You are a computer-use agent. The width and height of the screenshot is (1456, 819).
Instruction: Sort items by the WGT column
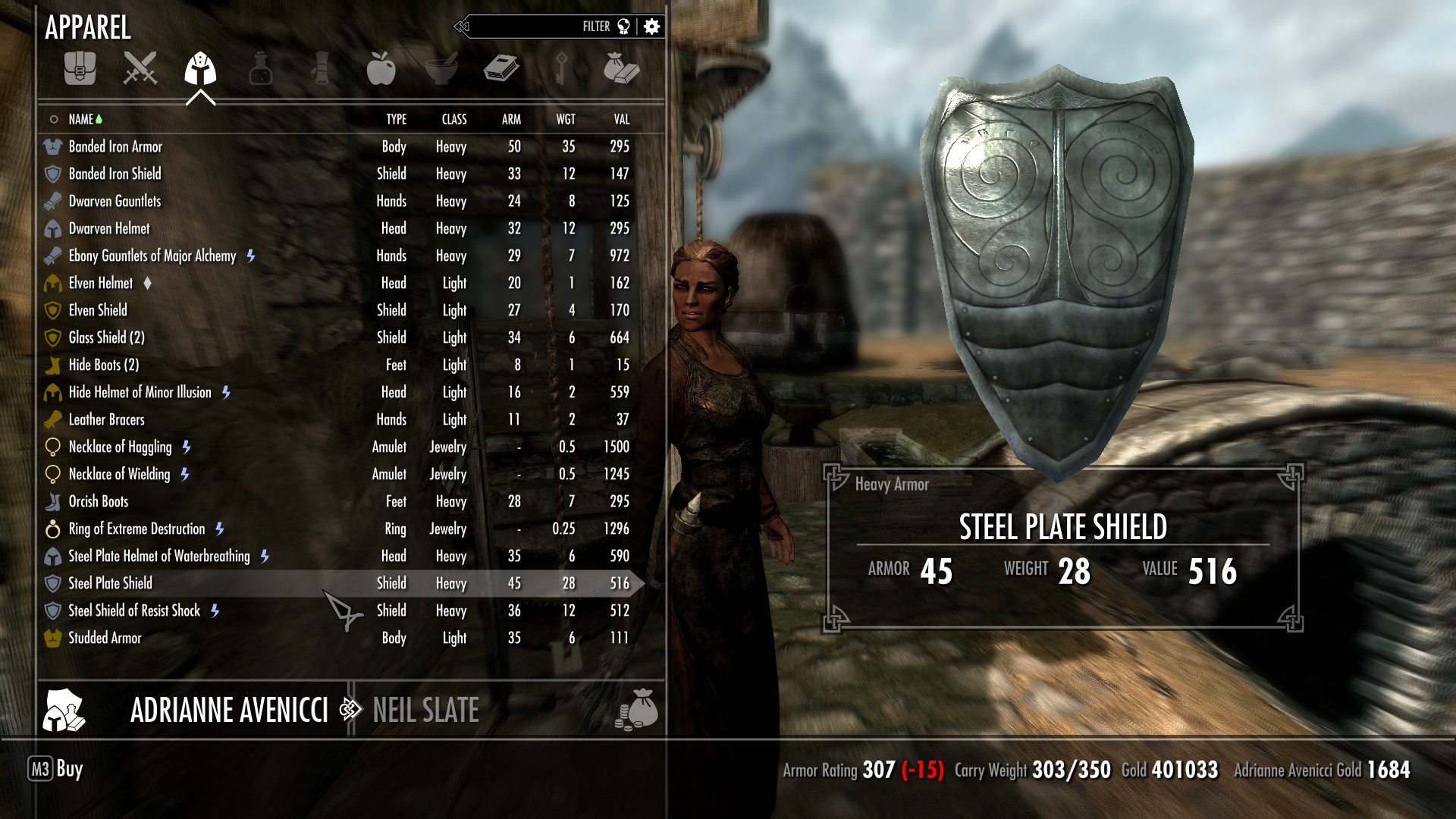(x=566, y=119)
